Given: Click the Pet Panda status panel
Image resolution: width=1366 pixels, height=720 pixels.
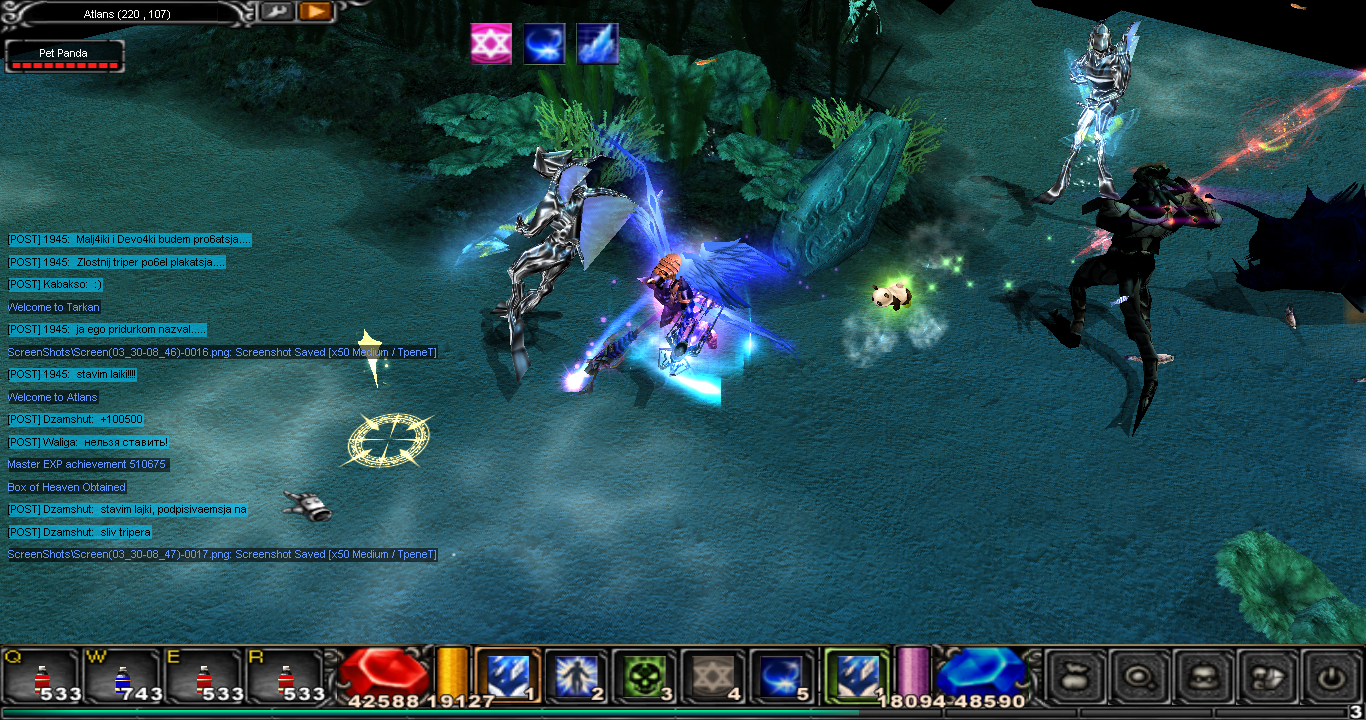Looking at the screenshot, I should click(65, 56).
